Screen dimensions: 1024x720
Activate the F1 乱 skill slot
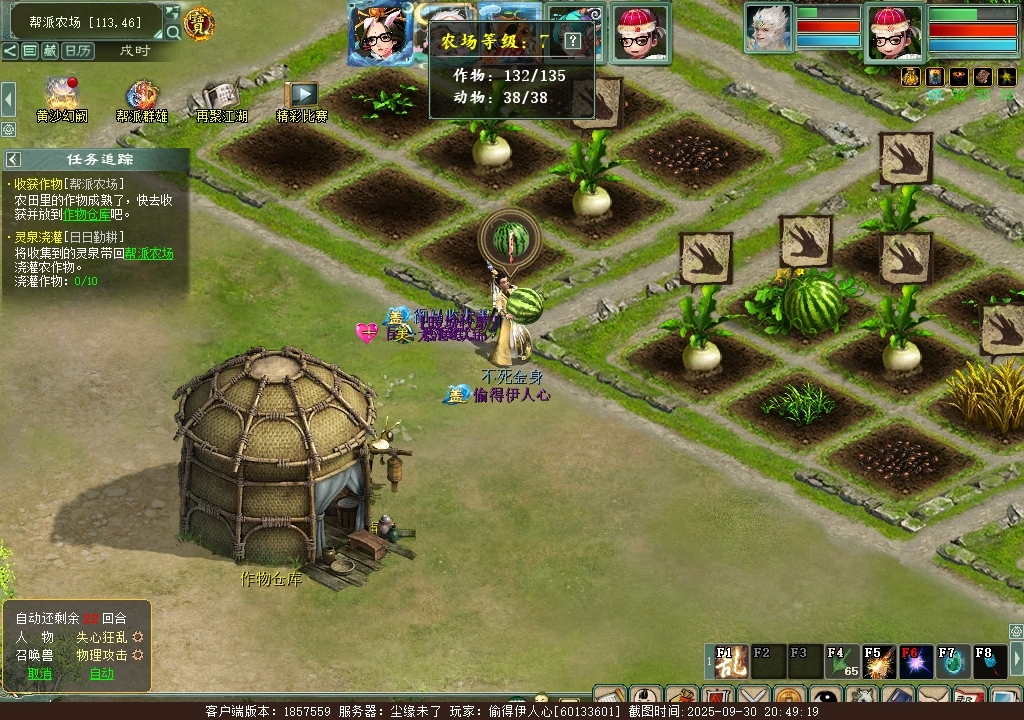pos(731,662)
